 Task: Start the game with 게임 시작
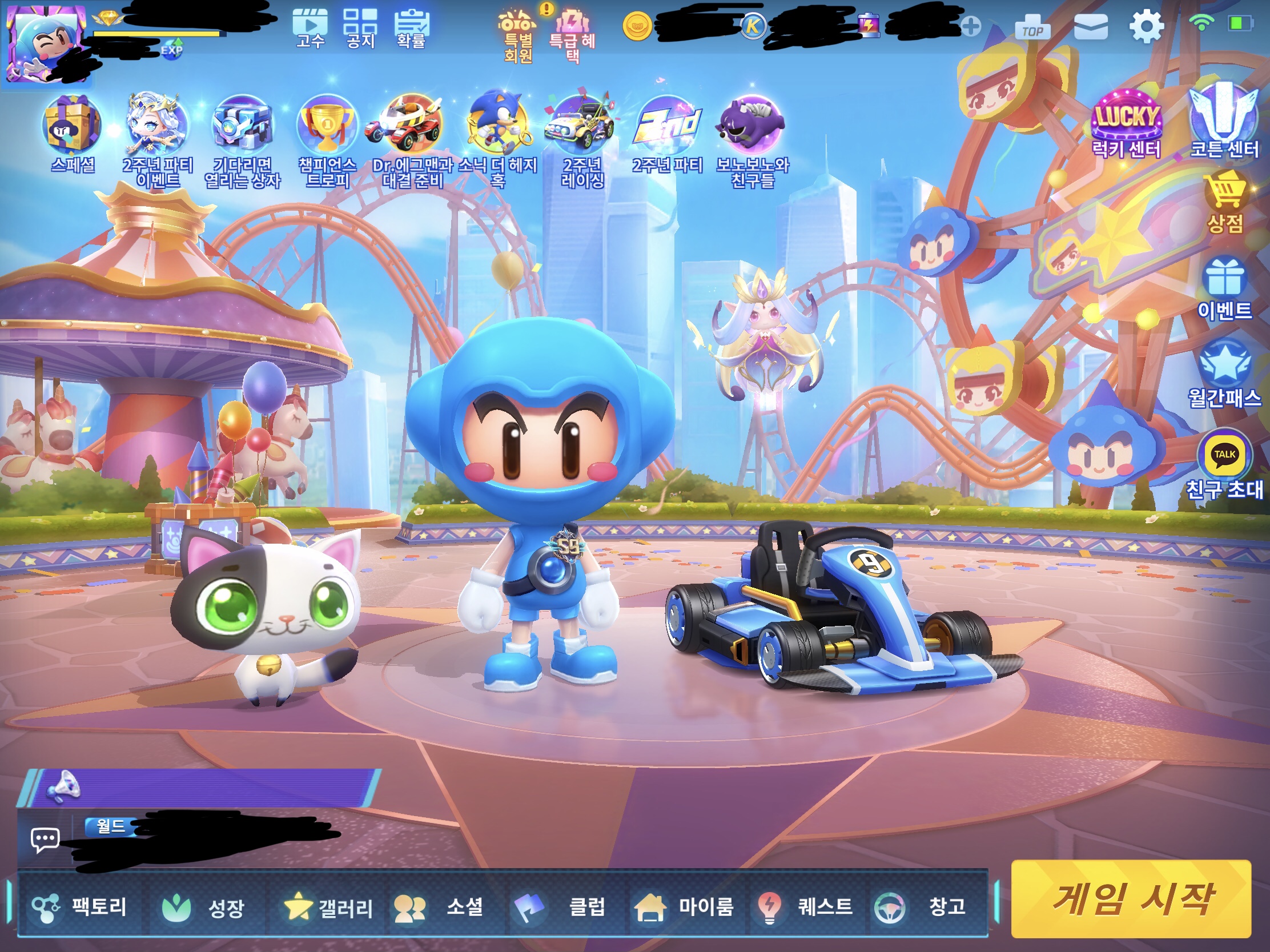tap(1130, 898)
